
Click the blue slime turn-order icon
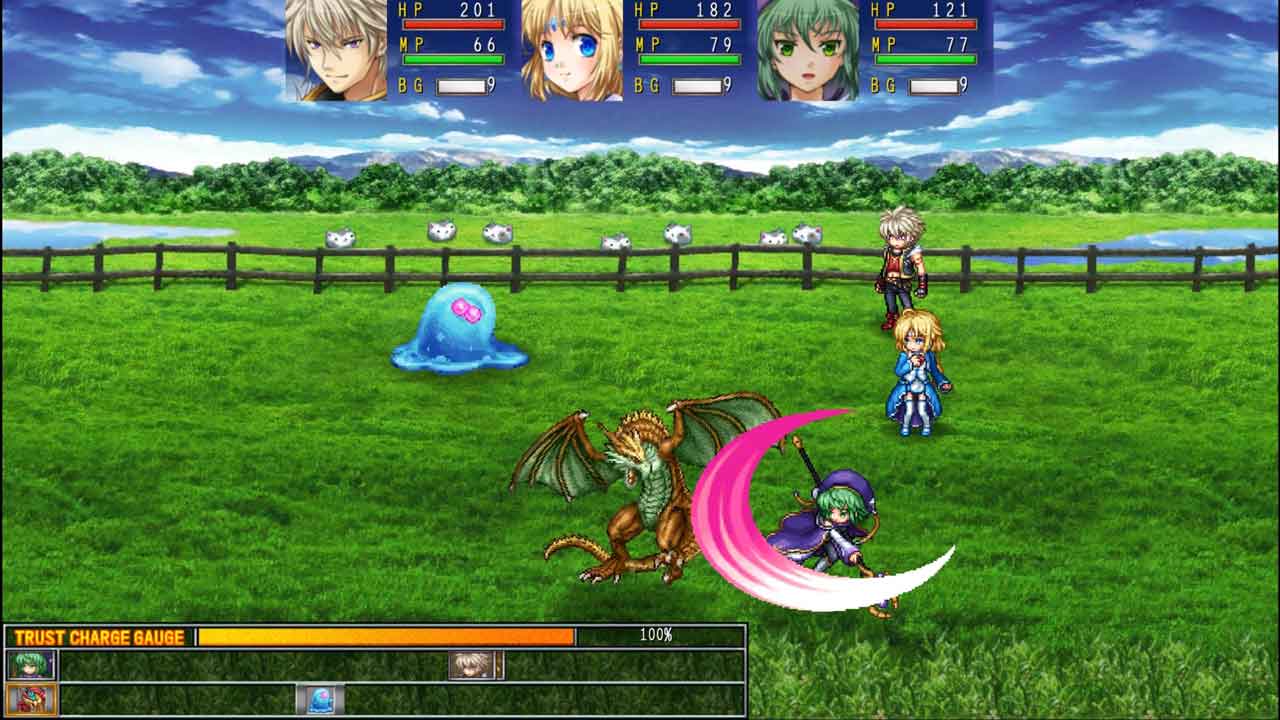[x=320, y=699]
